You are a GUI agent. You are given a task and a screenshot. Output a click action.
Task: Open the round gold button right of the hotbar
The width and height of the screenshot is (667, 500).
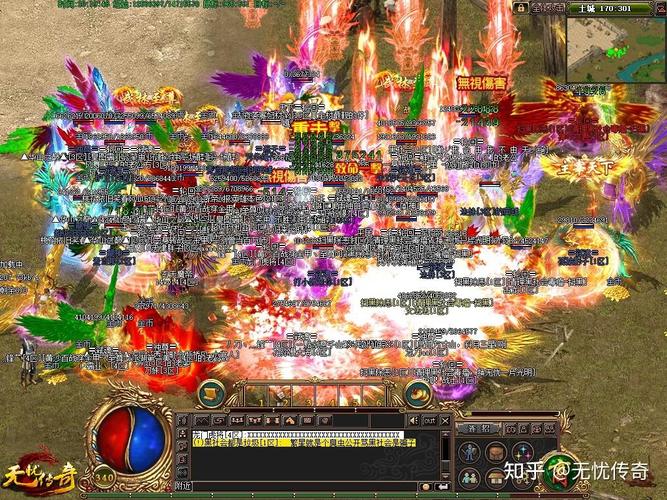click(x=417, y=393)
